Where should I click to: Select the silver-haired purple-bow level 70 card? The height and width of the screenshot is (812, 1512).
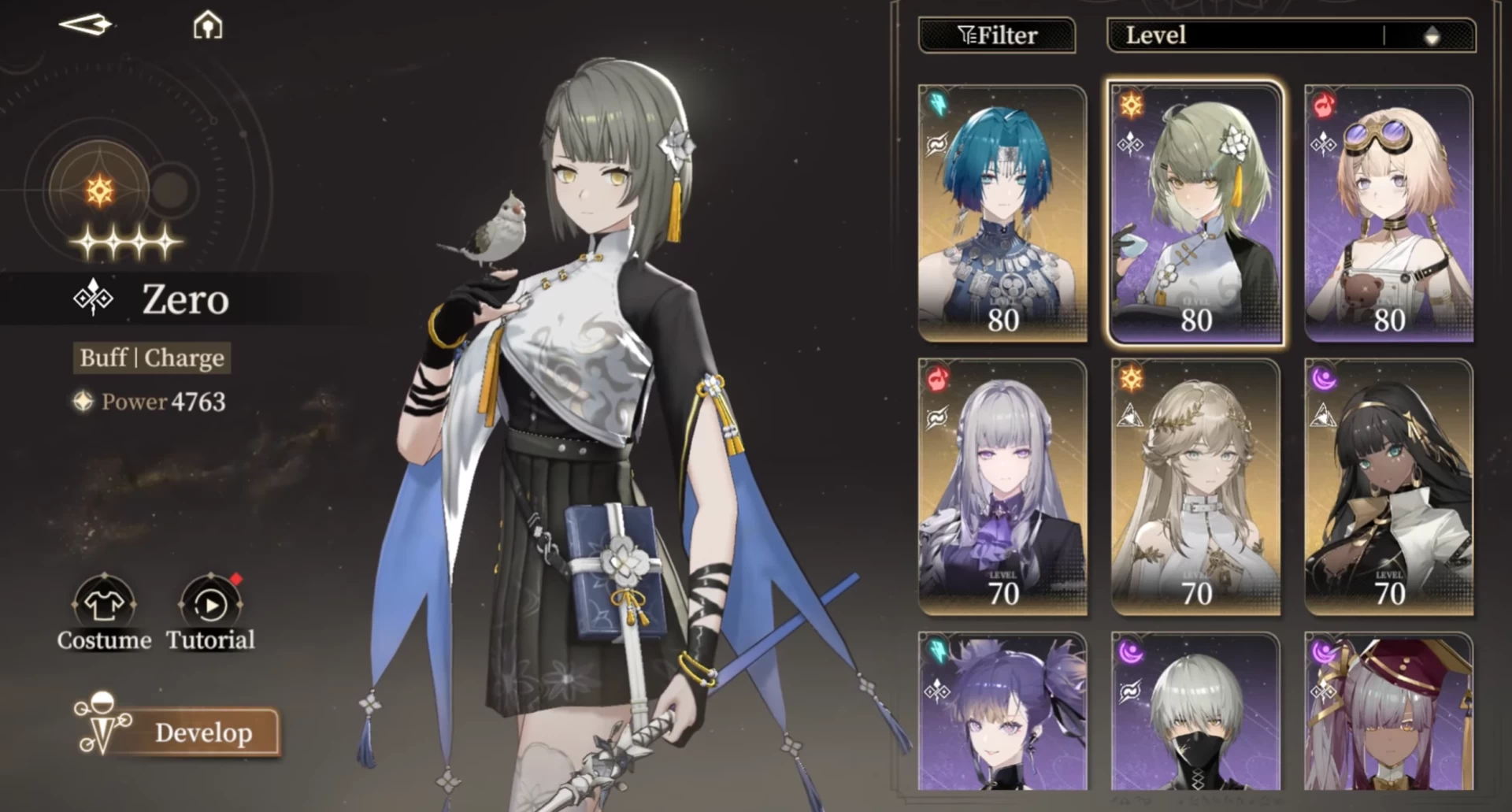pyautogui.click(x=1002, y=487)
